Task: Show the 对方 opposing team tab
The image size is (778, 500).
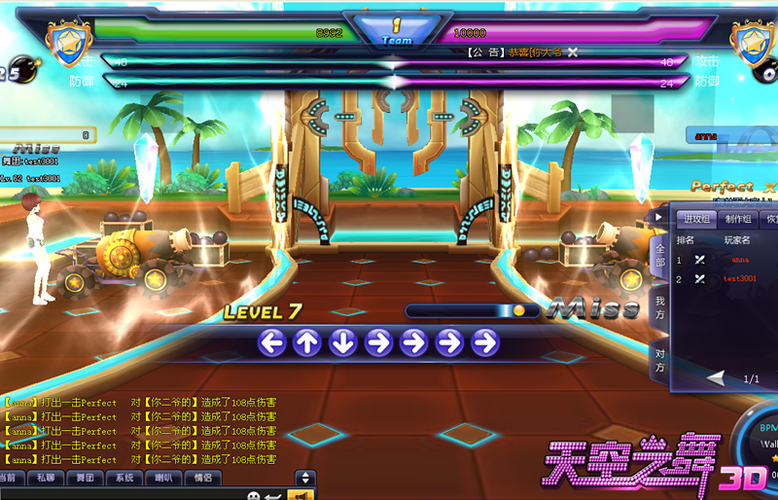Action: (x=660, y=360)
